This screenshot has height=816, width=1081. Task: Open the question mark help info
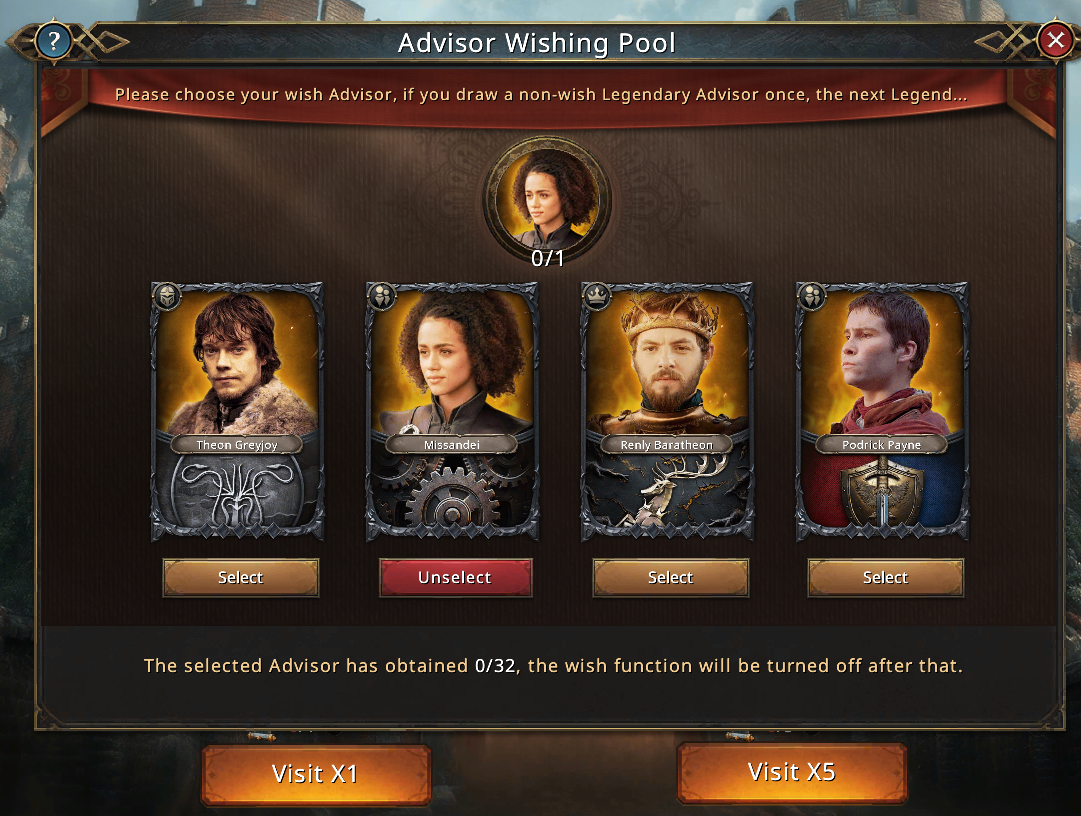pyautogui.click(x=52, y=41)
